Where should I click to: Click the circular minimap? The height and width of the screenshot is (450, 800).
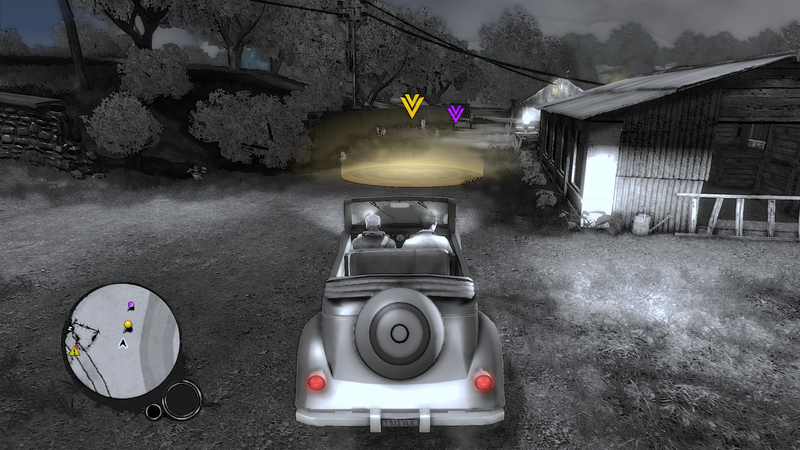121,339
